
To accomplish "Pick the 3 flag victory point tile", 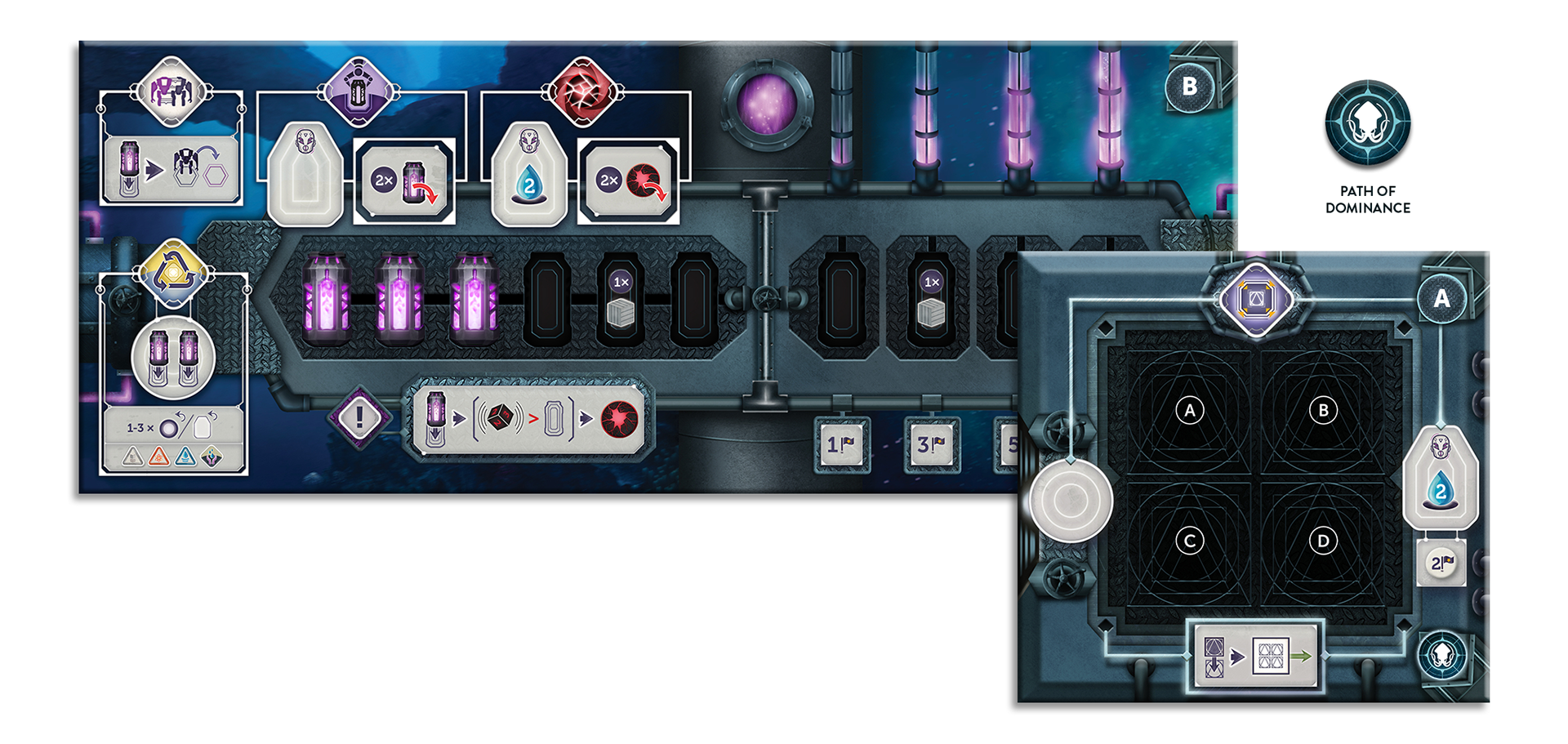I will (931, 445).
